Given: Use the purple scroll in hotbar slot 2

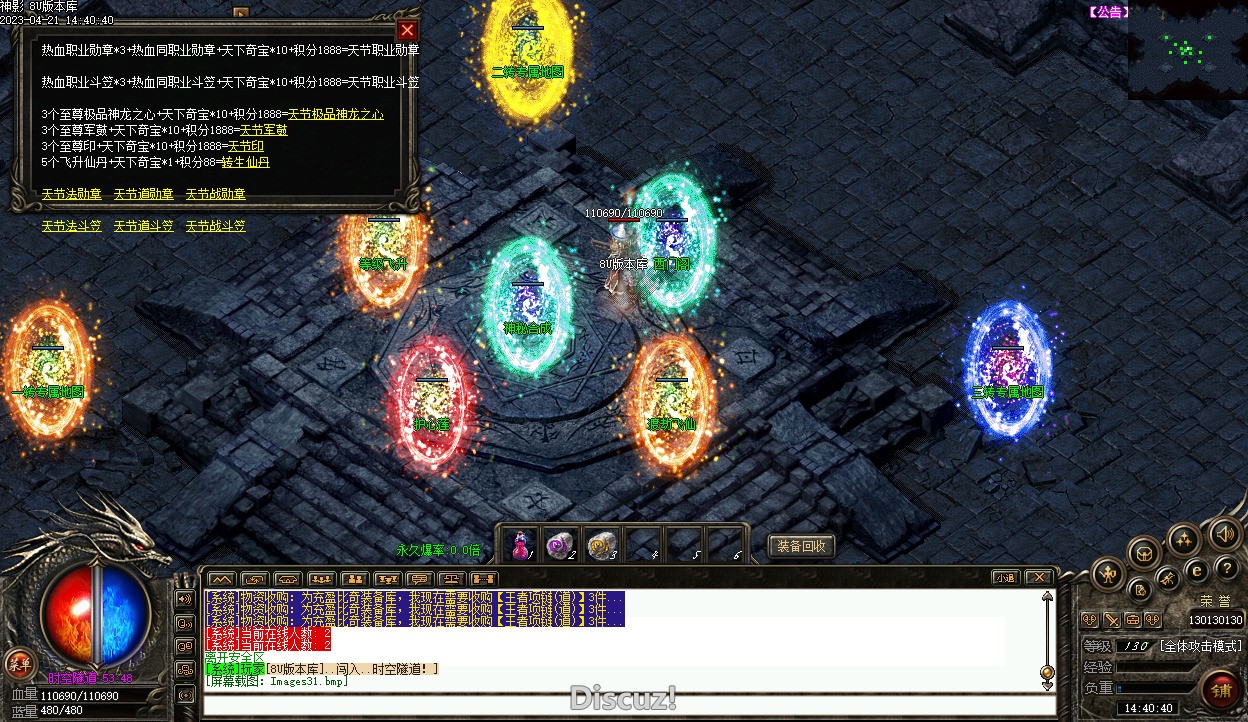Looking at the screenshot, I should (560, 544).
